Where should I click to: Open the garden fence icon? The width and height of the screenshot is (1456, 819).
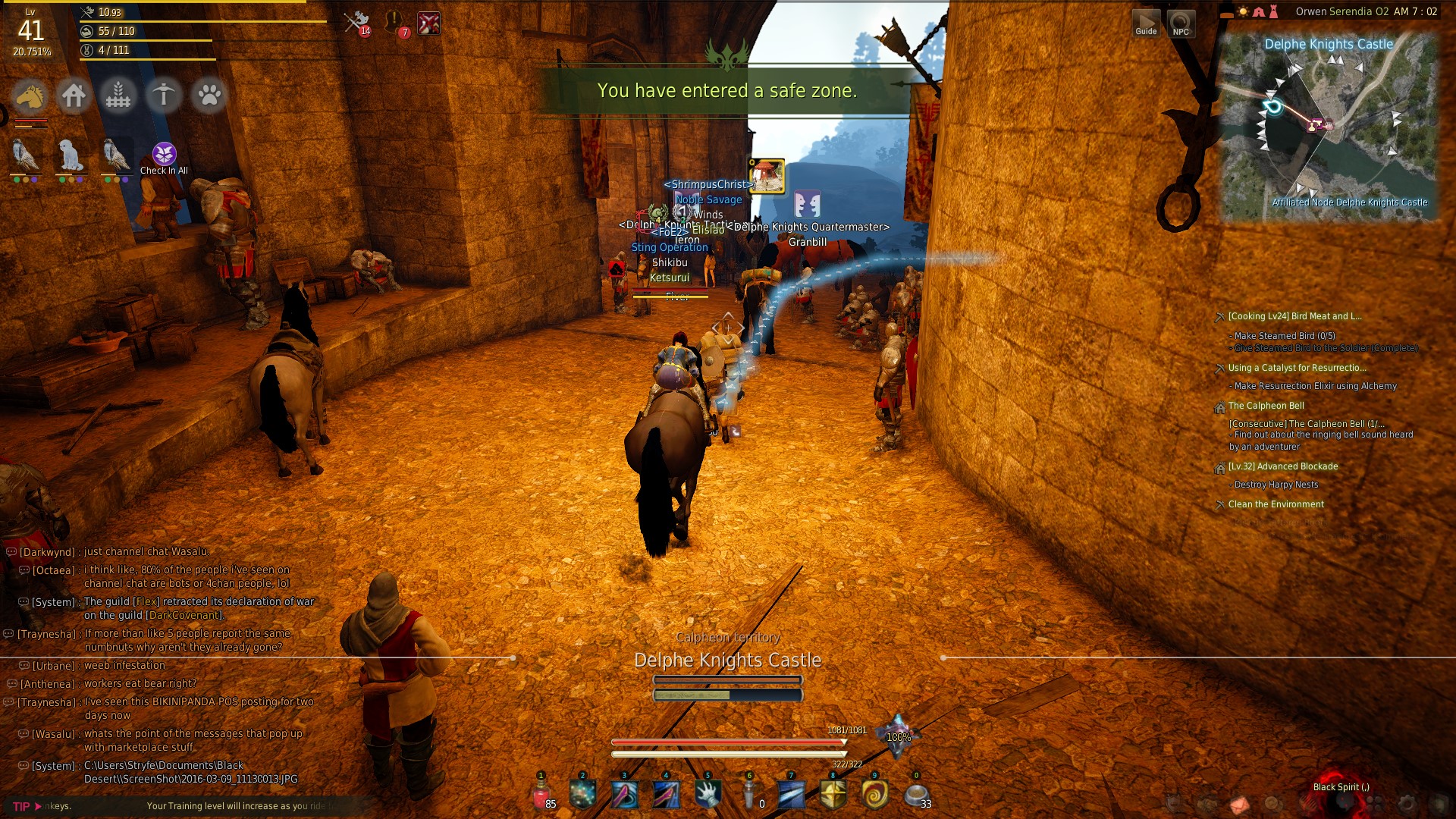(x=118, y=96)
